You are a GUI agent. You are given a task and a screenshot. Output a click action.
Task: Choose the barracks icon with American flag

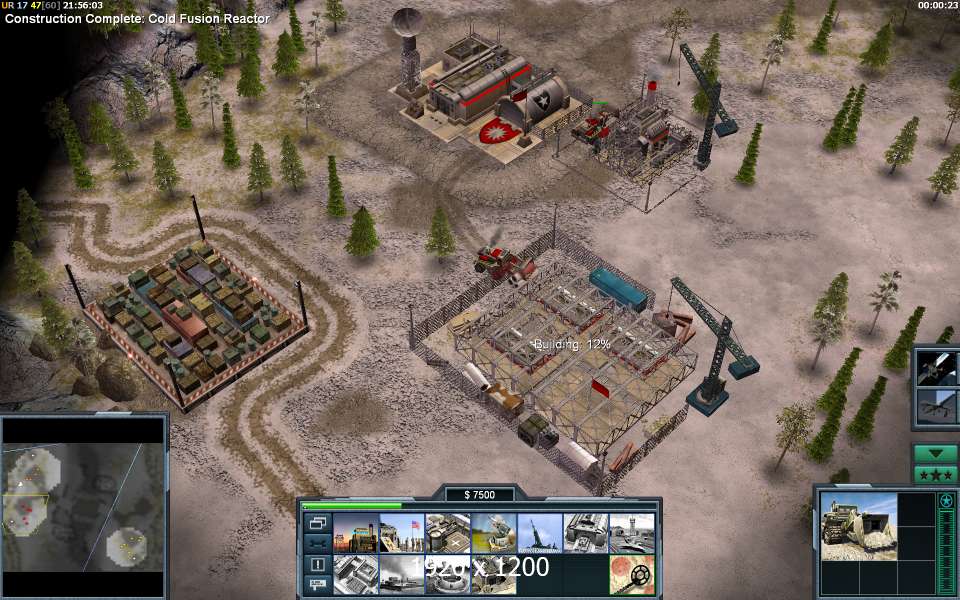tap(401, 533)
